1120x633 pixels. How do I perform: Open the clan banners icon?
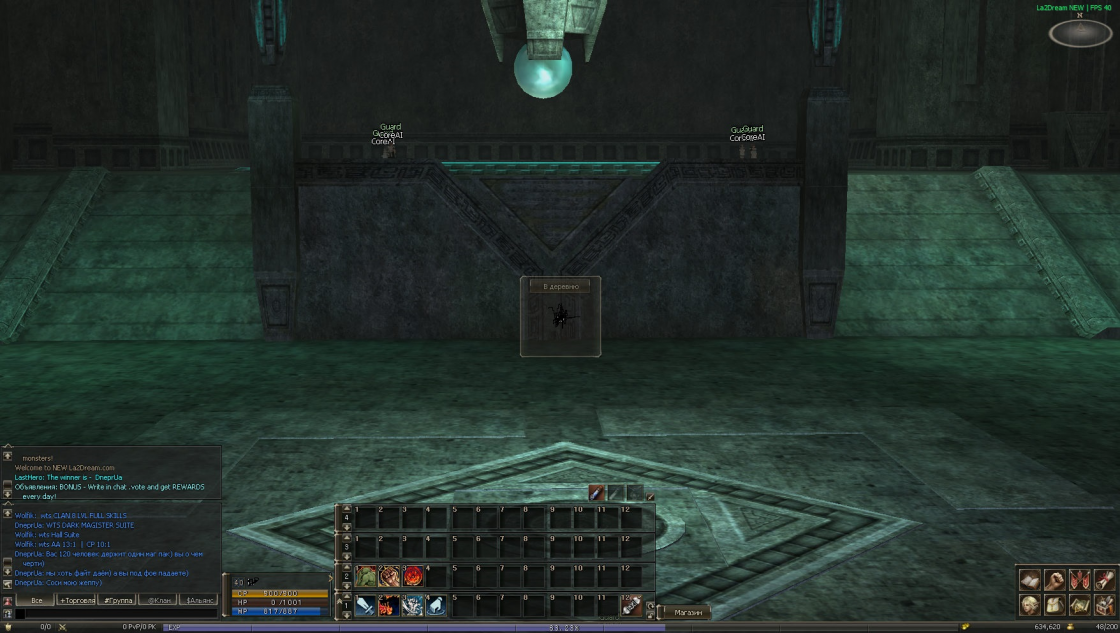(x=1079, y=580)
